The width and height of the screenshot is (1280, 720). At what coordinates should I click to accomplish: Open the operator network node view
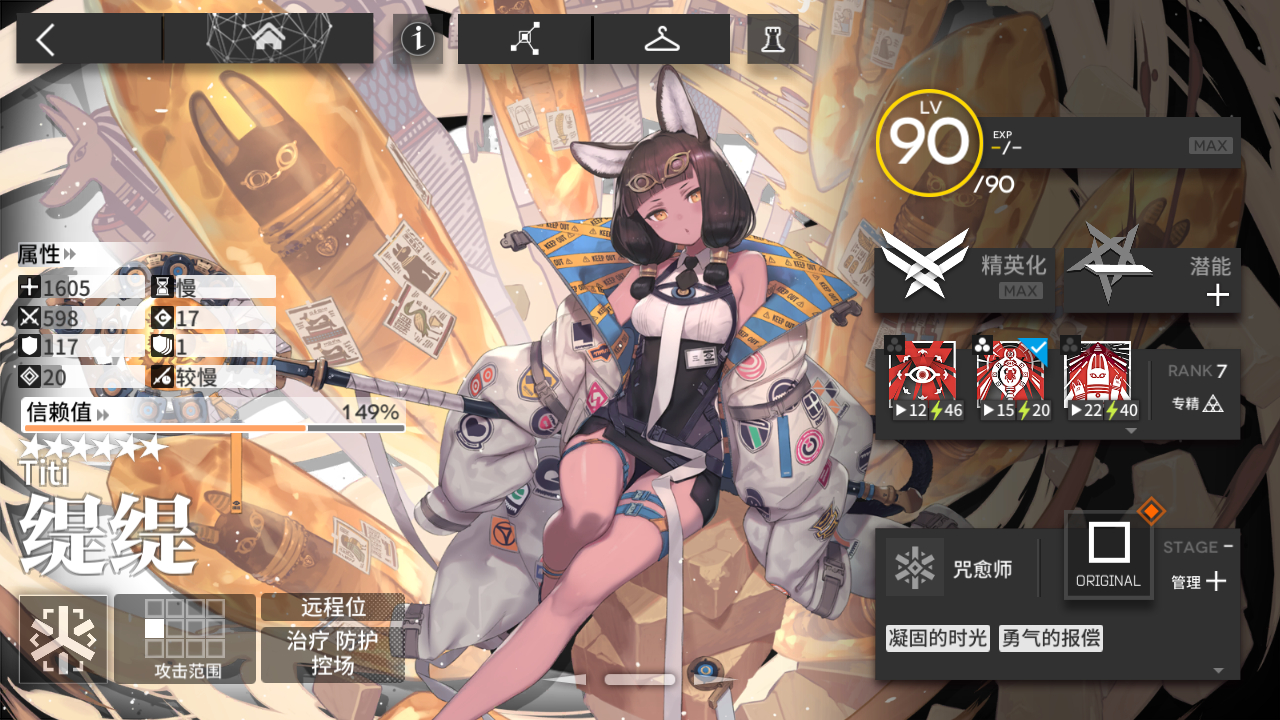(525, 39)
